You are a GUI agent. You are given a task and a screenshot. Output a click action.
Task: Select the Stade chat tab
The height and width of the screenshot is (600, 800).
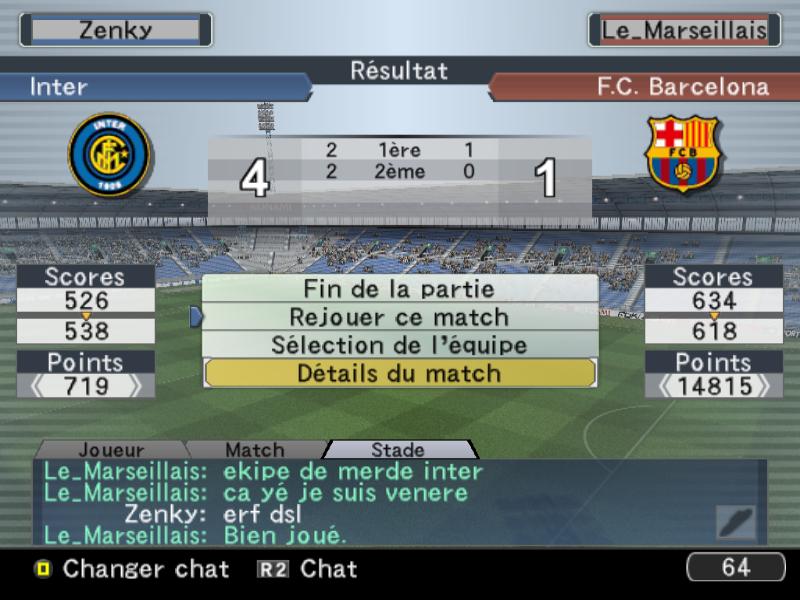(x=397, y=451)
